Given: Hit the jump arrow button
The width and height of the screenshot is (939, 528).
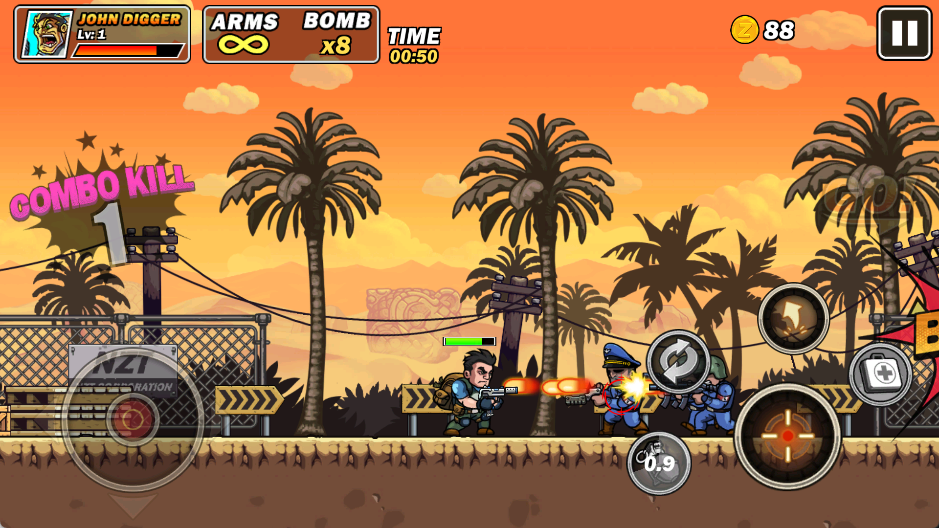Looking at the screenshot, I should (x=793, y=319).
